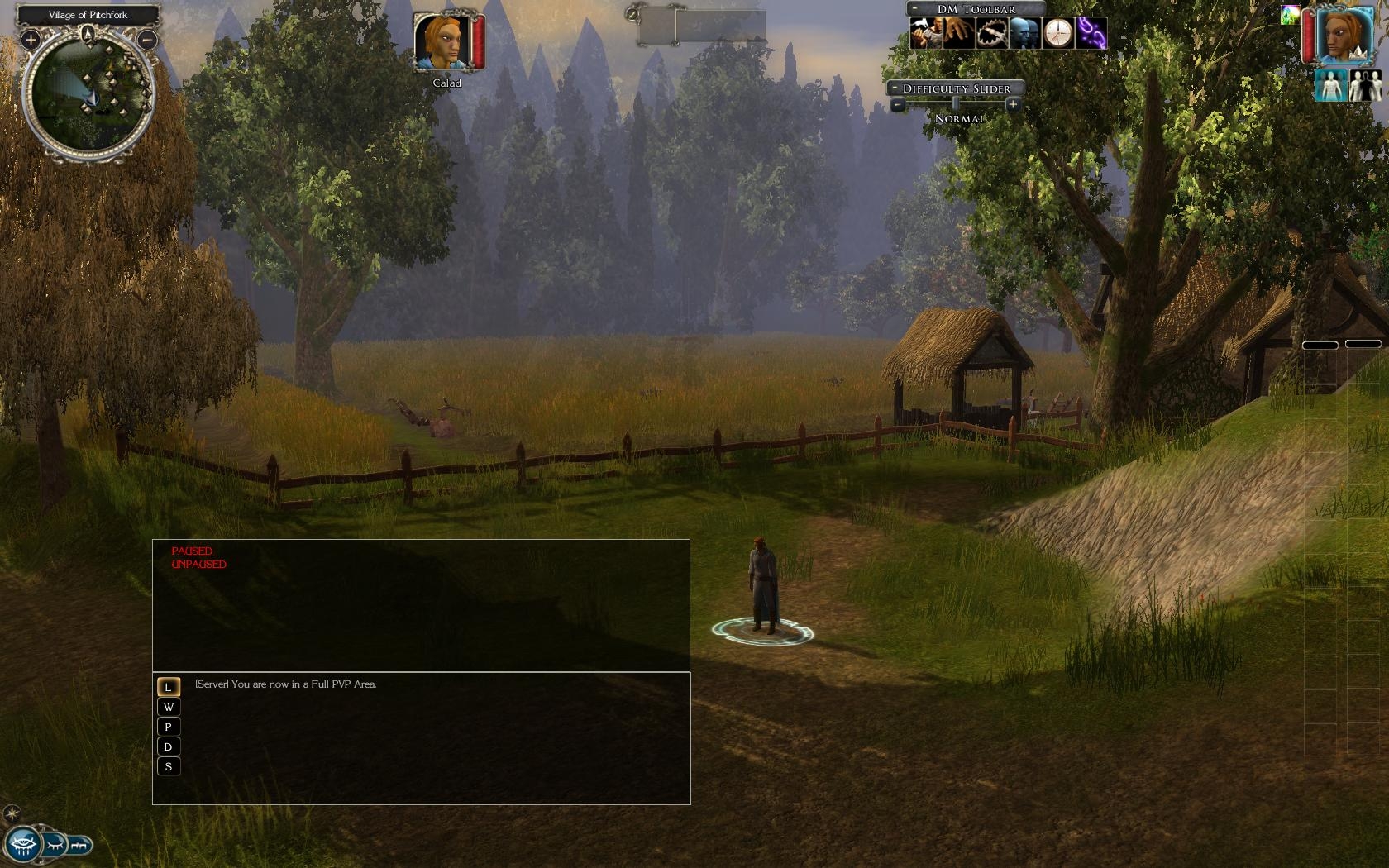This screenshot has width=1389, height=868.
Task: Open the eye-emblem main menu button
Action: point(22,845)
